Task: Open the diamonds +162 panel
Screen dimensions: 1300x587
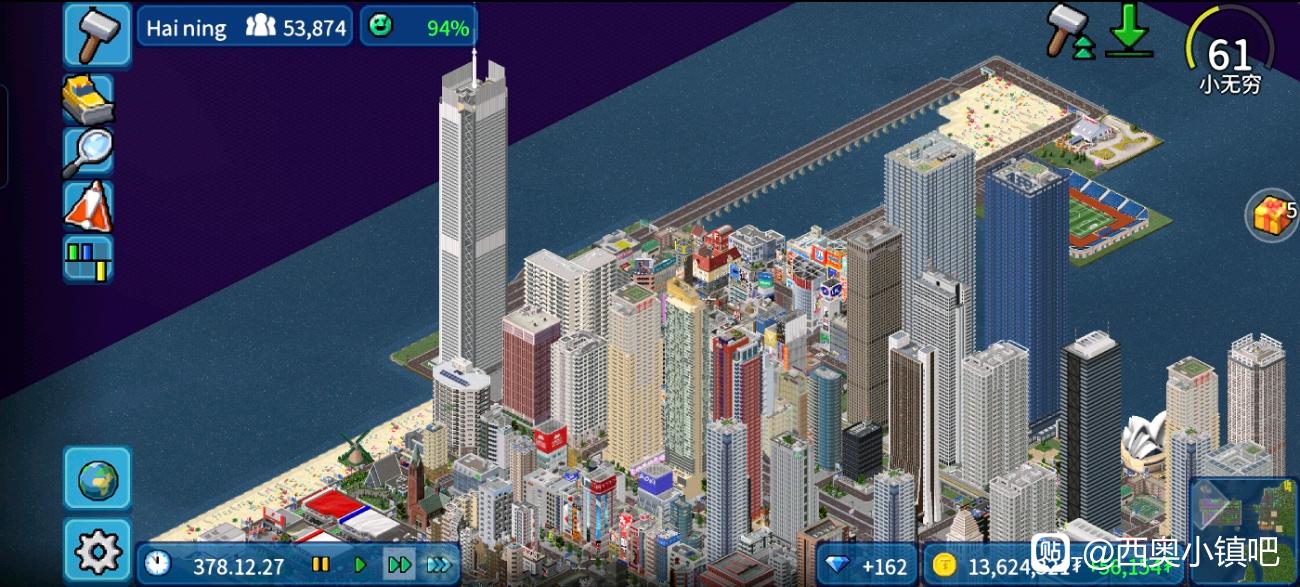Action: (x=866, y=567)
